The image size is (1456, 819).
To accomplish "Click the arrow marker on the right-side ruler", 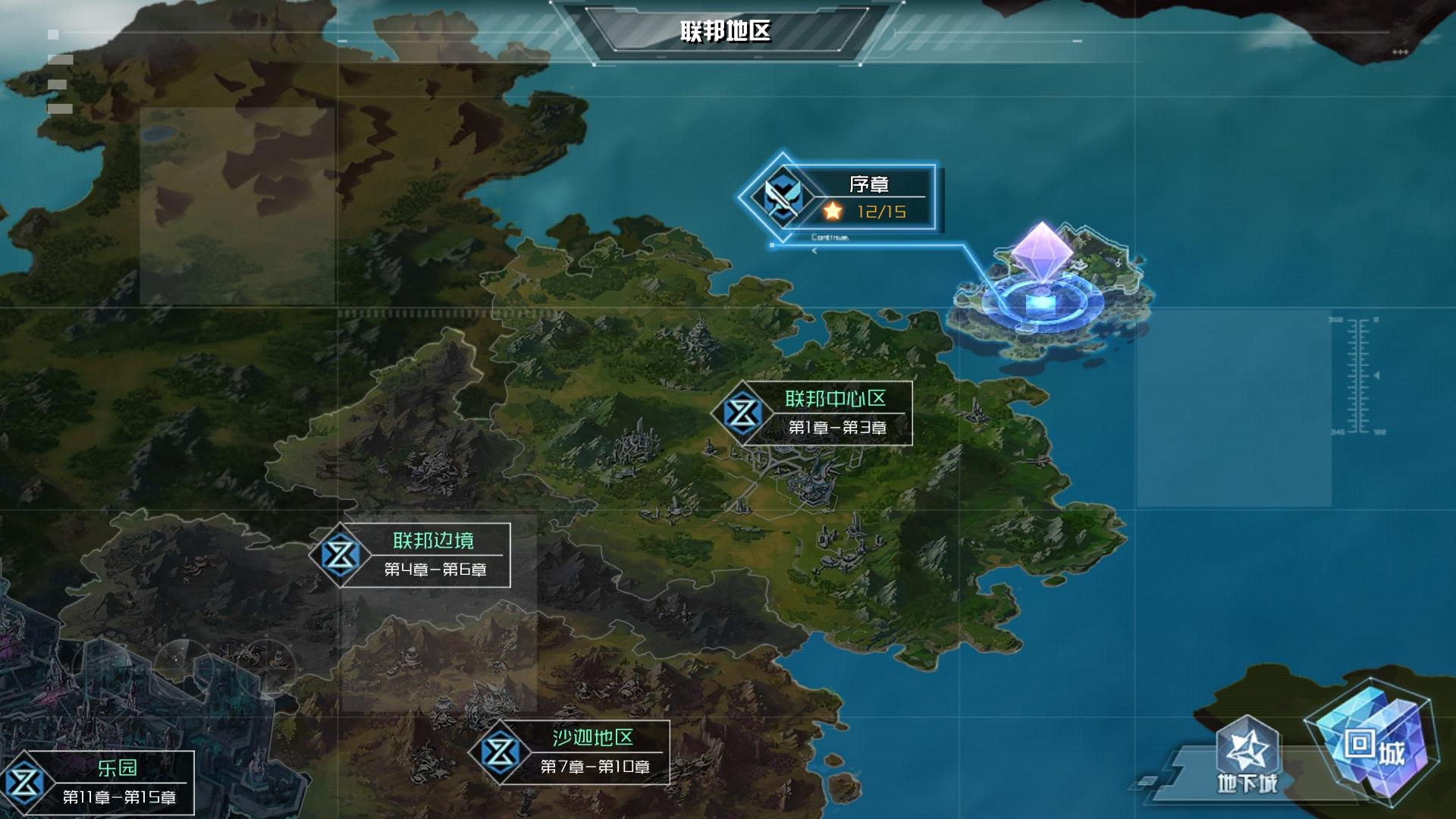I will (1377, 375).
